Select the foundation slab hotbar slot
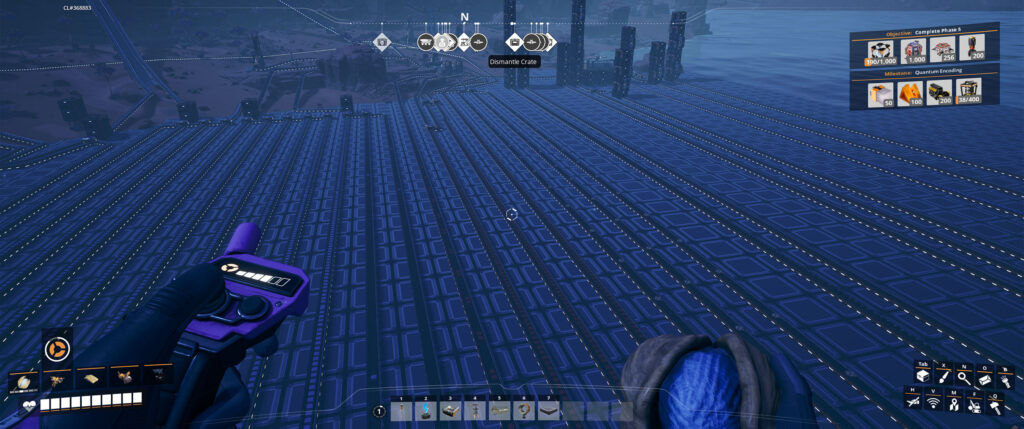Viewport: 1024px width, 429px height. tap(547, 411)
